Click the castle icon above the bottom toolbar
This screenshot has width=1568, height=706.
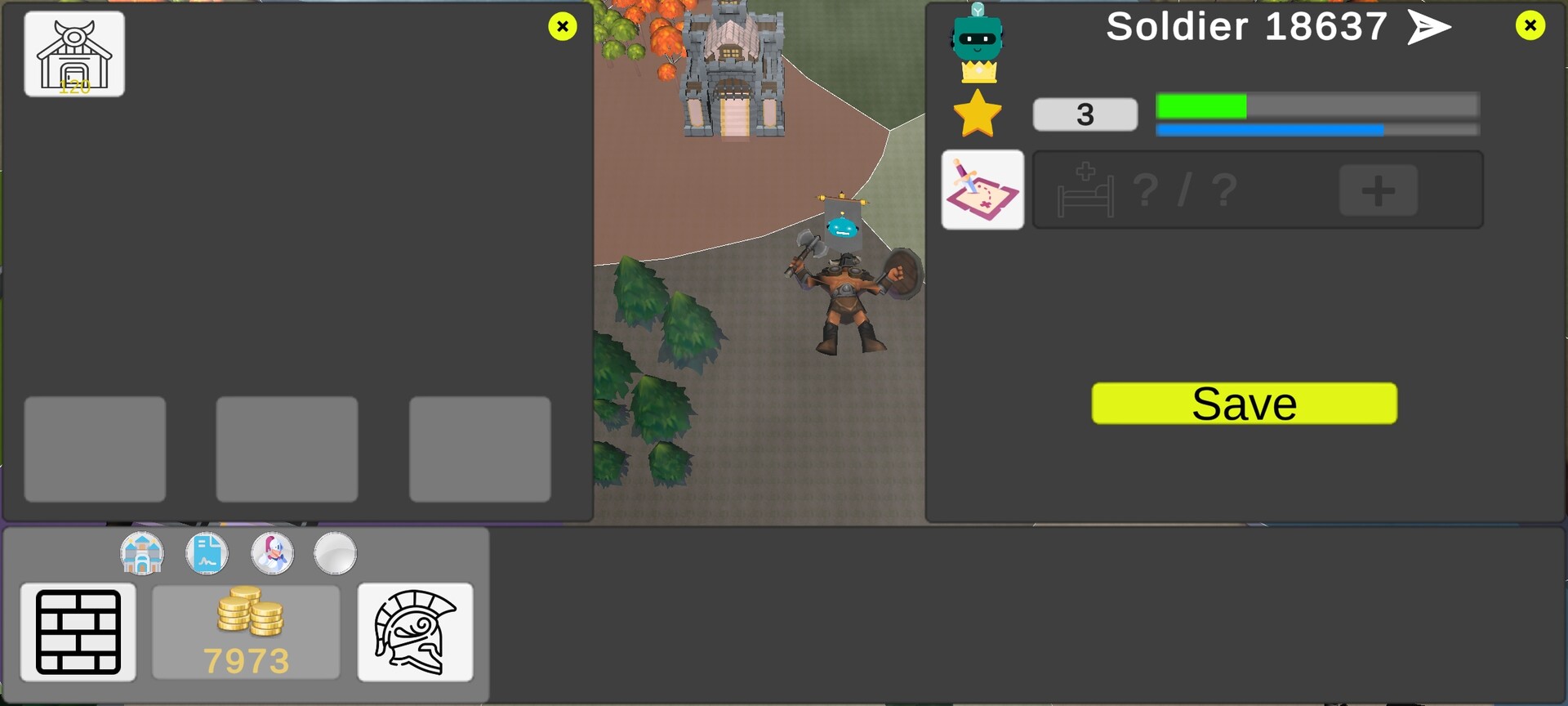pyautogui.click(x=143, y=553)
